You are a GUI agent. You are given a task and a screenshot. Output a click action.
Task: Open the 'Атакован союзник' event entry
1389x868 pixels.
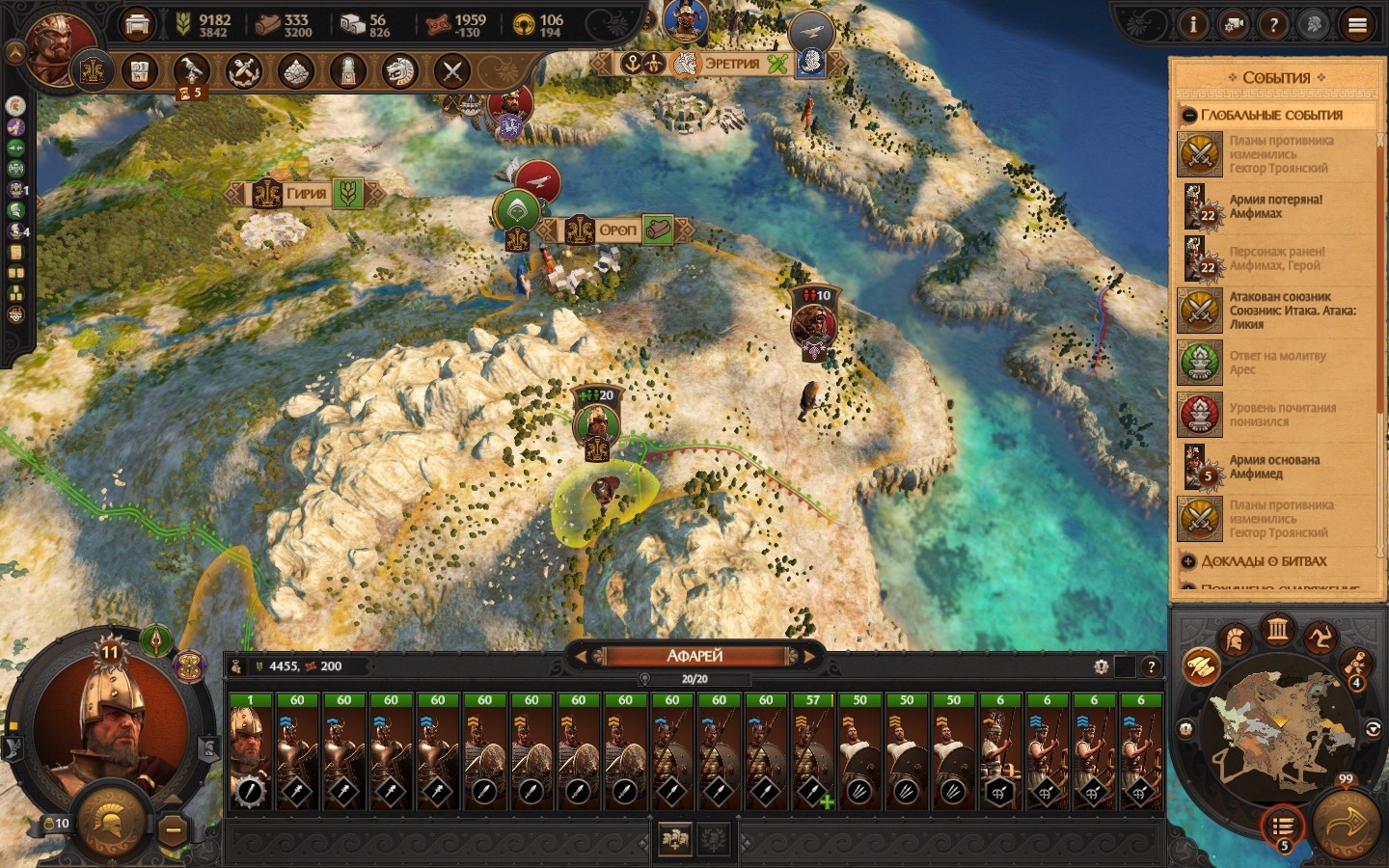point(1276,311)
